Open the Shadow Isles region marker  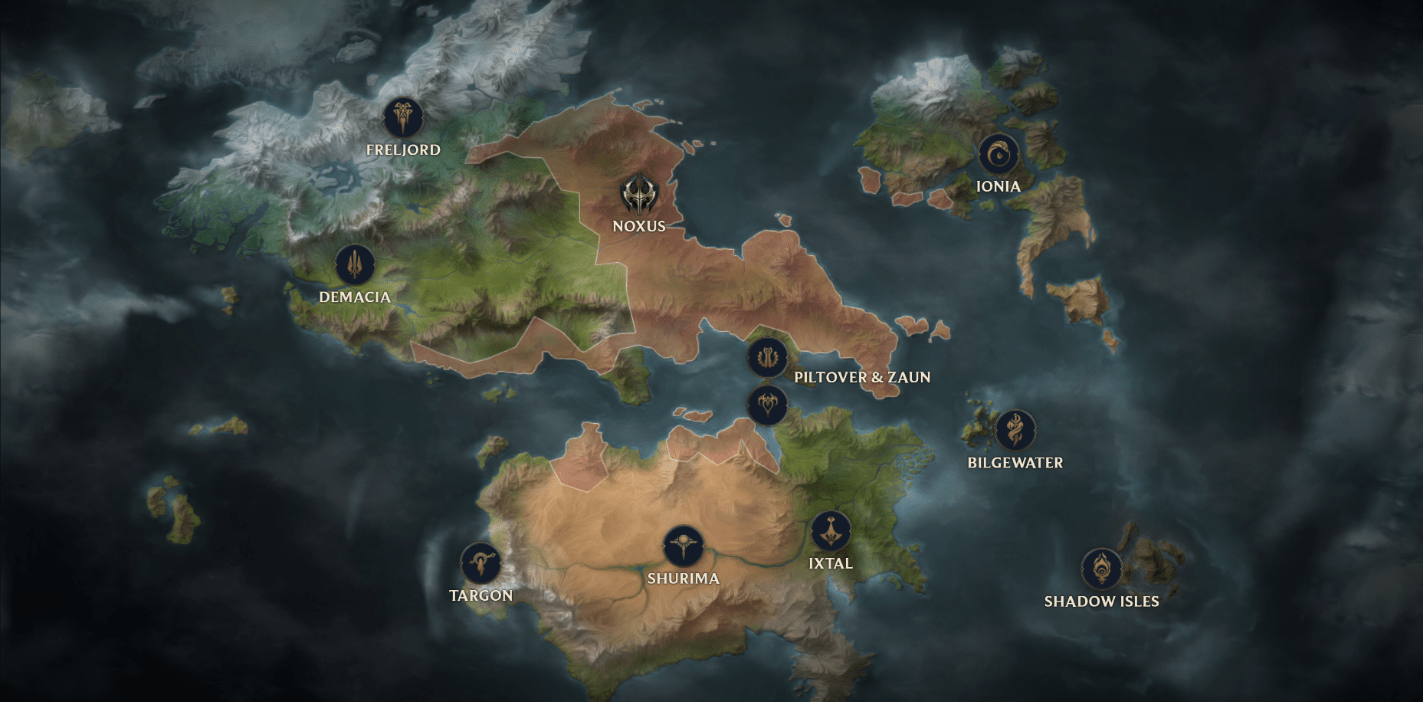(1101, 569)
